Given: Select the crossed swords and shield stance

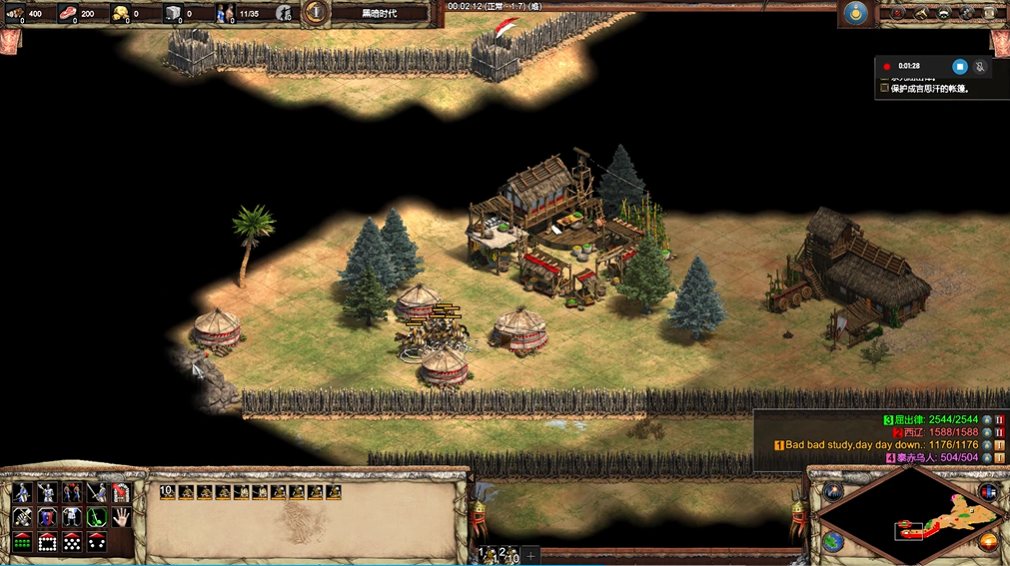Looking at the screenshot, I should tap(22, 517).
